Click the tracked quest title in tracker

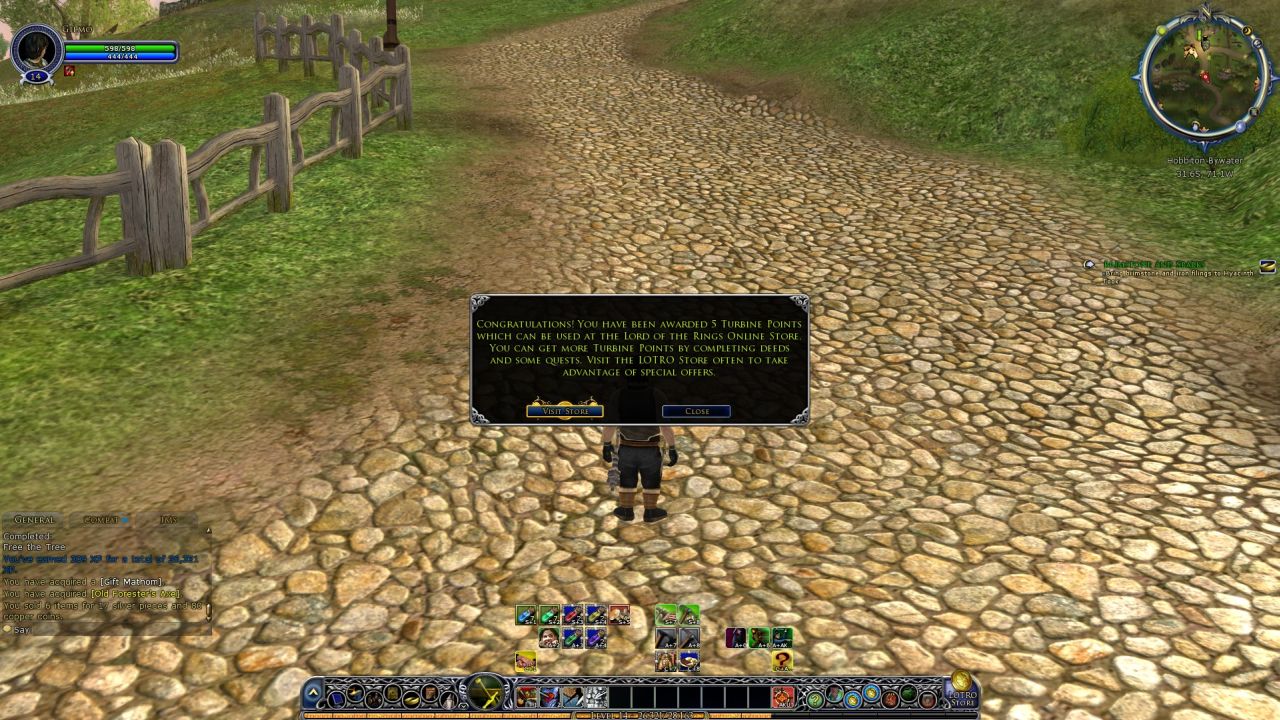click(1155, 264)
